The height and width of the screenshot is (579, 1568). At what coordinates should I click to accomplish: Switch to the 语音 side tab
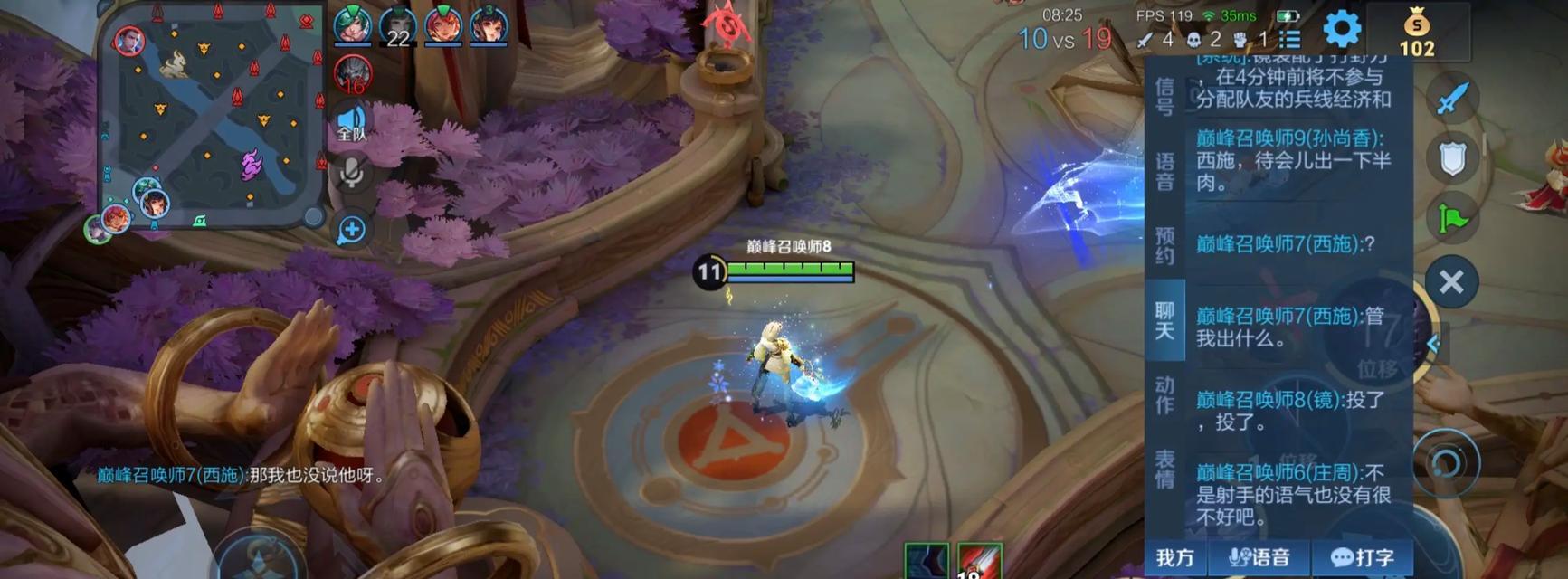[1164, 171]
